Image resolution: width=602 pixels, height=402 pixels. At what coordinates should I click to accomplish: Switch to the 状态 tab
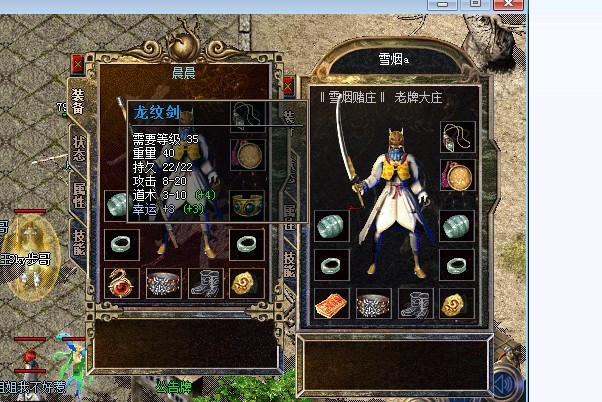tap(78, 150)
